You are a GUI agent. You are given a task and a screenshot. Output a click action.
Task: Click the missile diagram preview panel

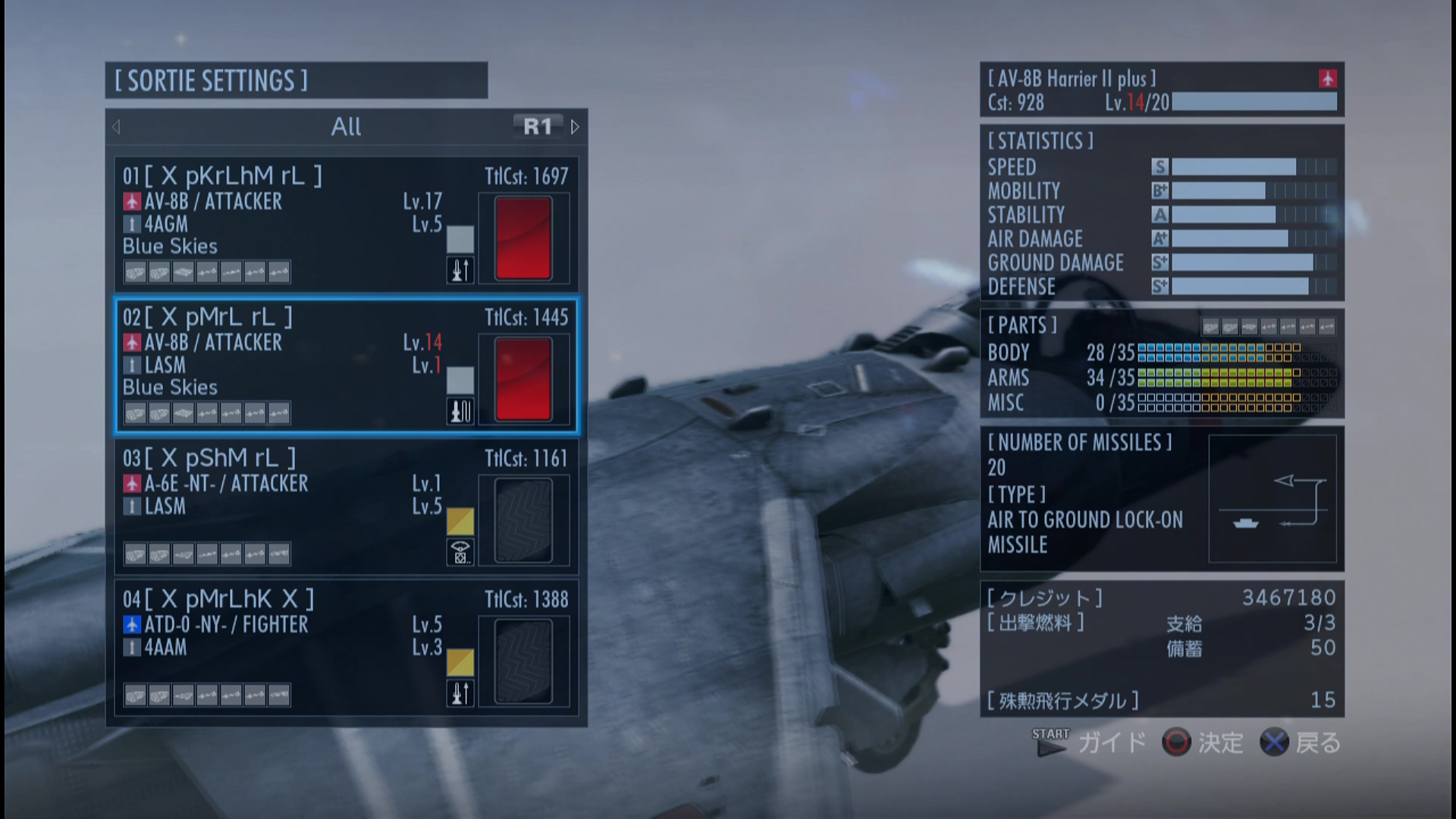pos(1272,498)
